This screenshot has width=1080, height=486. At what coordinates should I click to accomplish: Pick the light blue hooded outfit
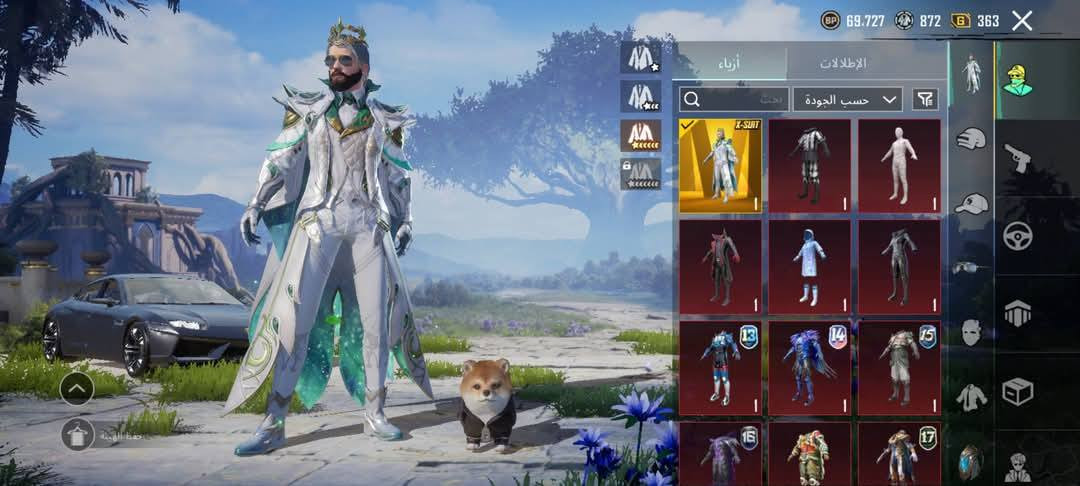pos(809,267)
